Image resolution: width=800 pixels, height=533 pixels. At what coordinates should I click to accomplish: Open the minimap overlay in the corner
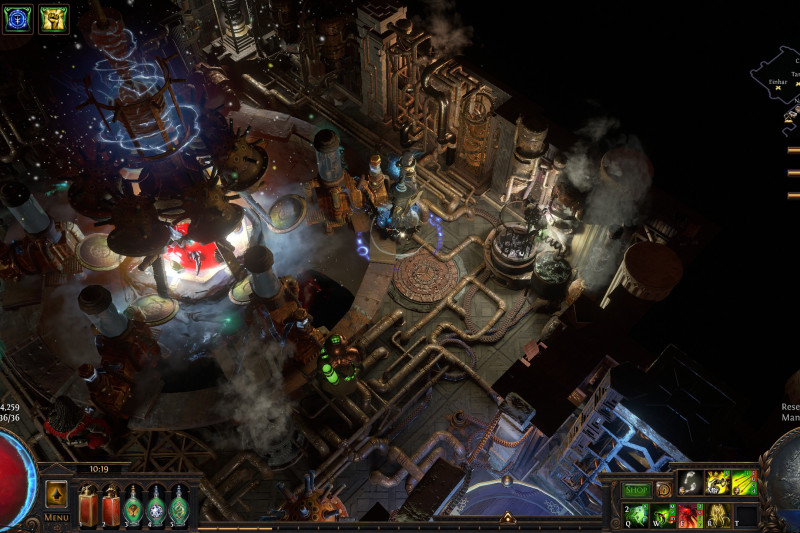[778, 80]
